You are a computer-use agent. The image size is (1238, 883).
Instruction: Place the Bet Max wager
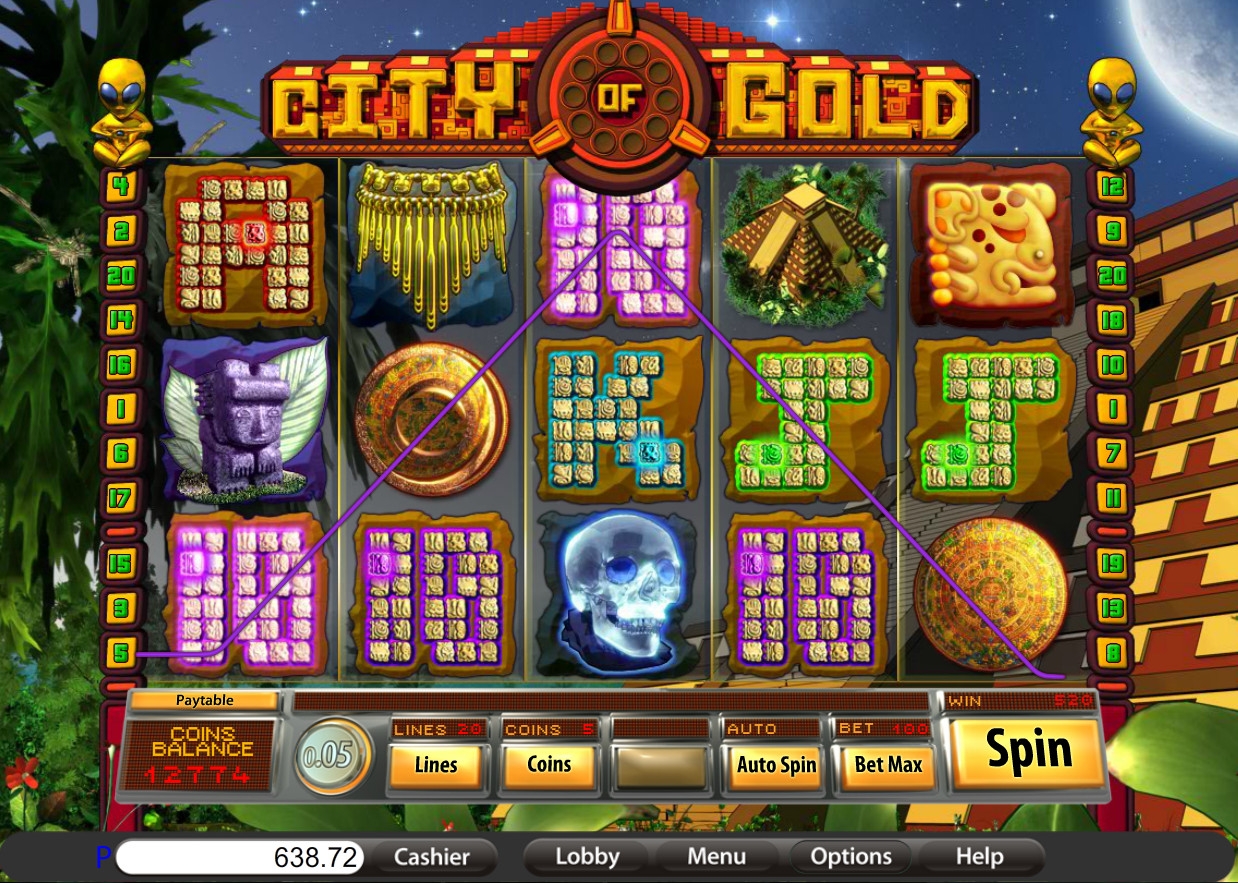pos(888,766)
